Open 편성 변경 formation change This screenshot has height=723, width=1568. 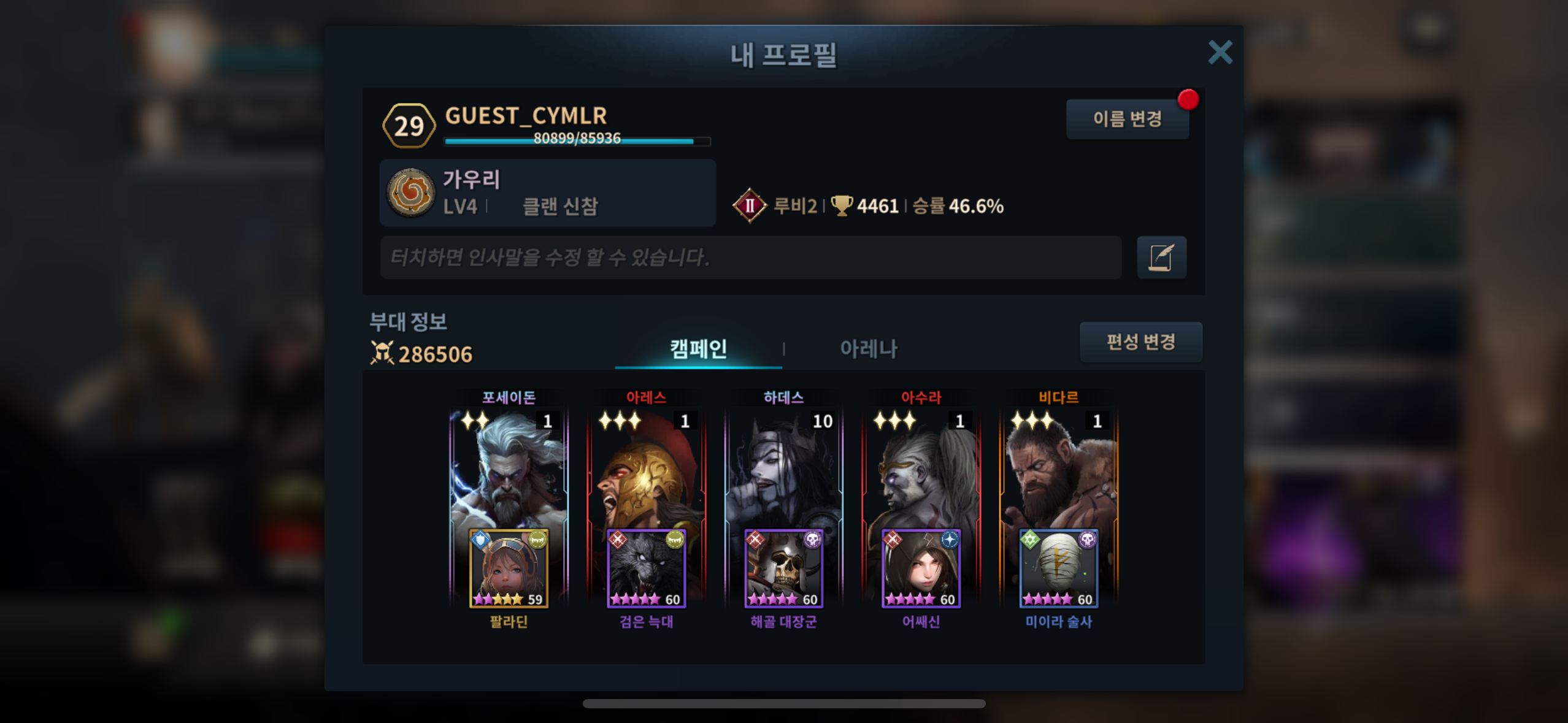click(x=1140, y=342)
